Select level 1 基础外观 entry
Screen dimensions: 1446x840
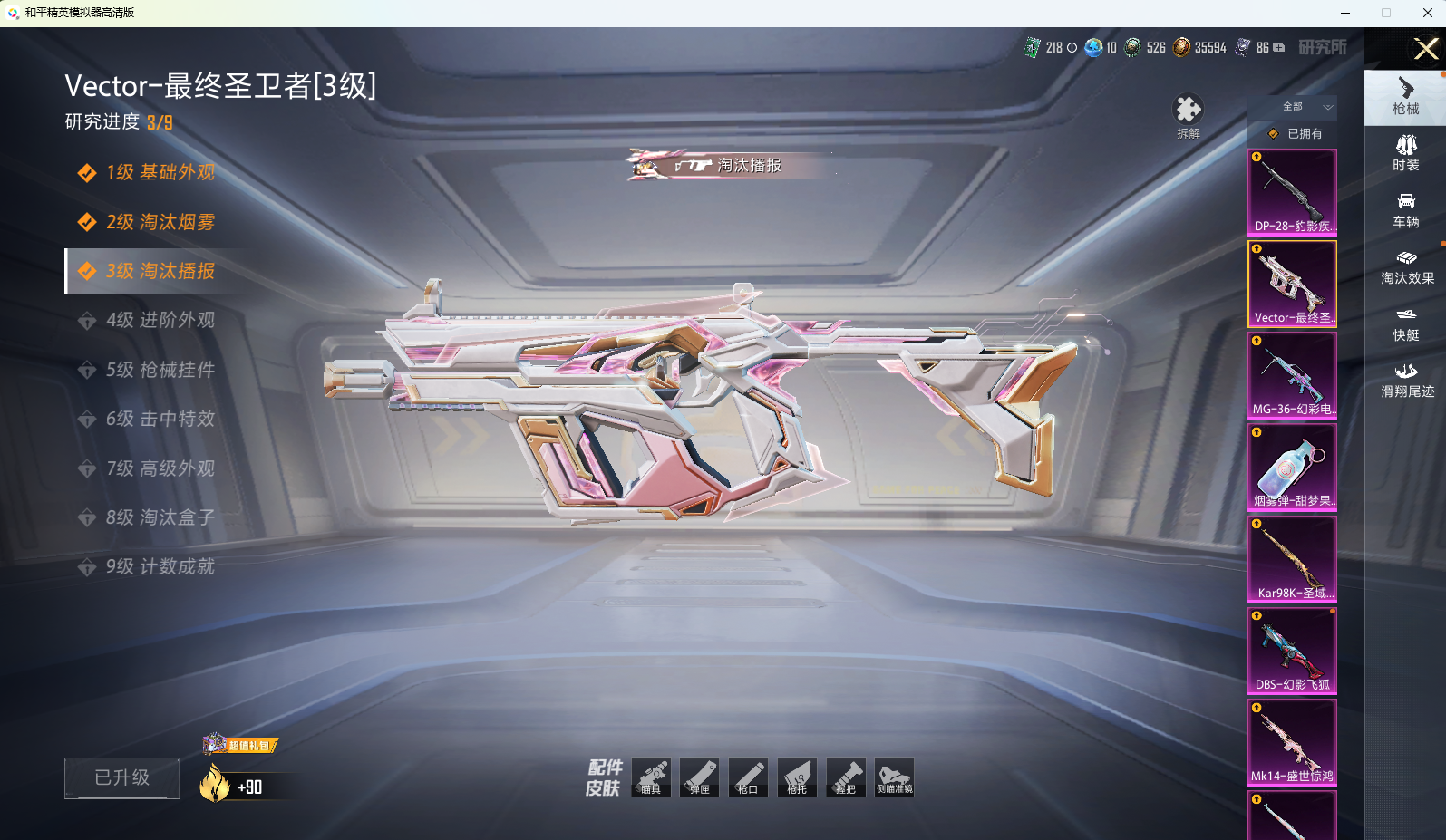pos(160,172)
